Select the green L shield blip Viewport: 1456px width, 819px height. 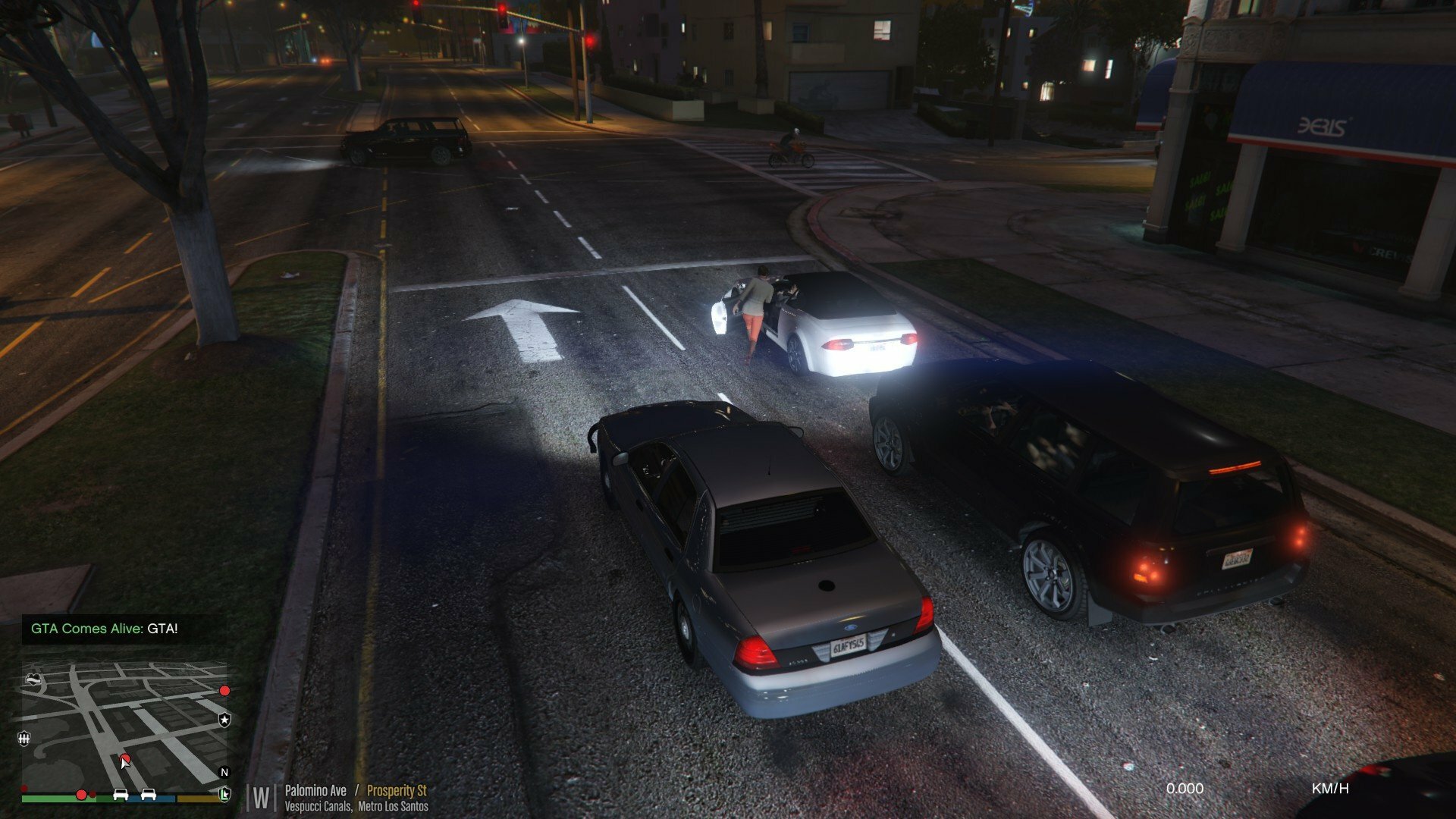click(x=224, y=794)
